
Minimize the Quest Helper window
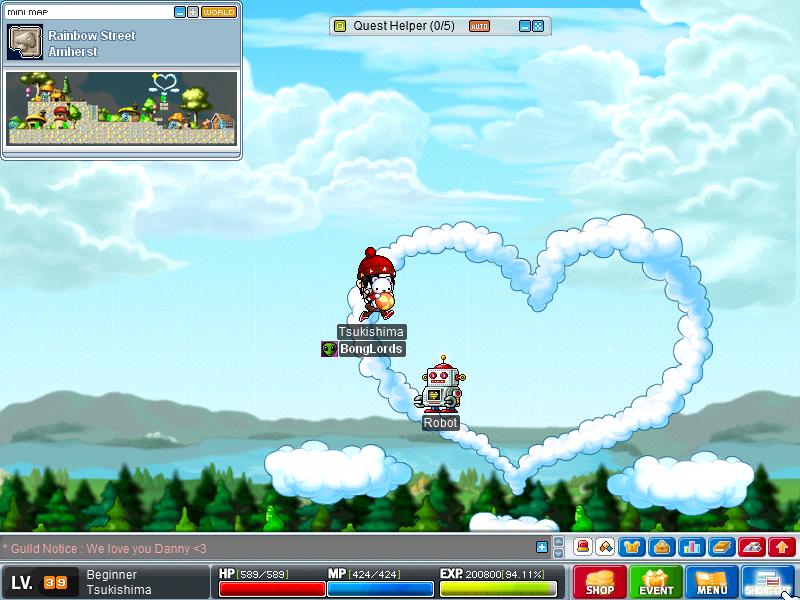coord(524,26)
